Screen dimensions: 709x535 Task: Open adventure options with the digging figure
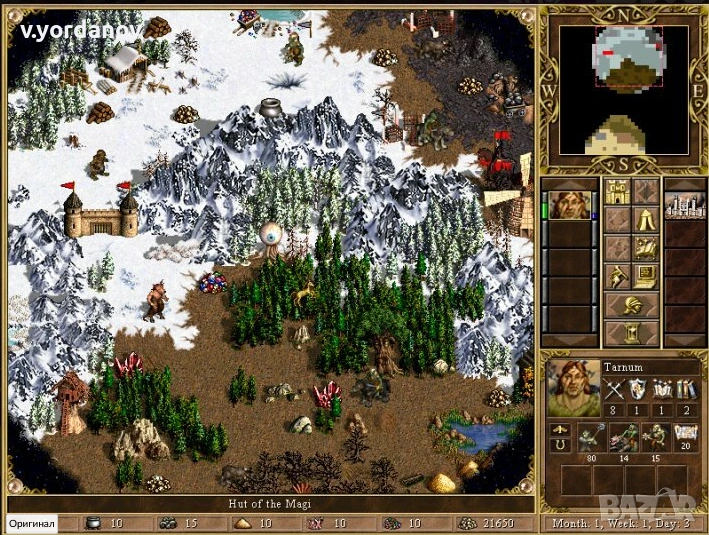tap(618, 276)
